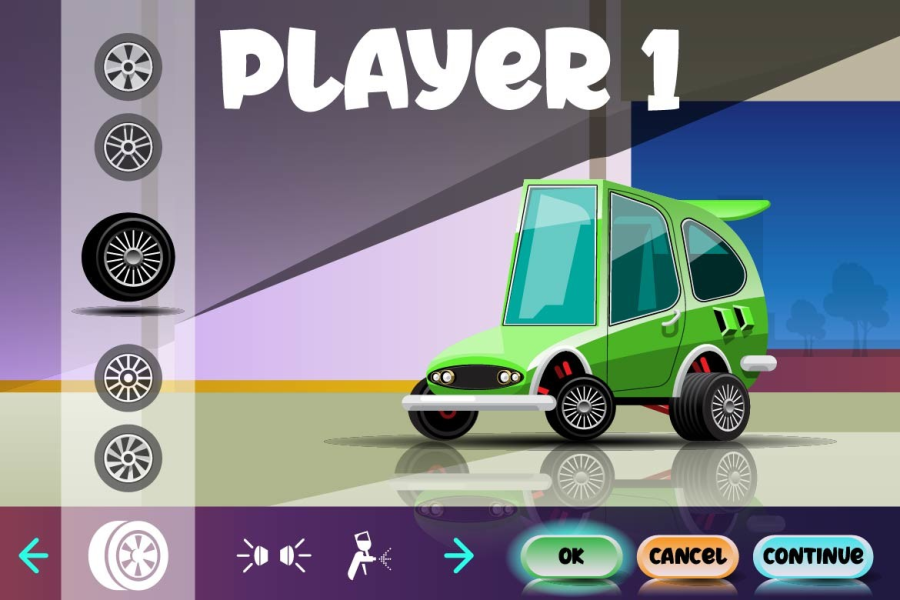Image resolution: width=900 pixels, height=600 pixels.
Task: Open the spray paint category
Action: point(367,553)
